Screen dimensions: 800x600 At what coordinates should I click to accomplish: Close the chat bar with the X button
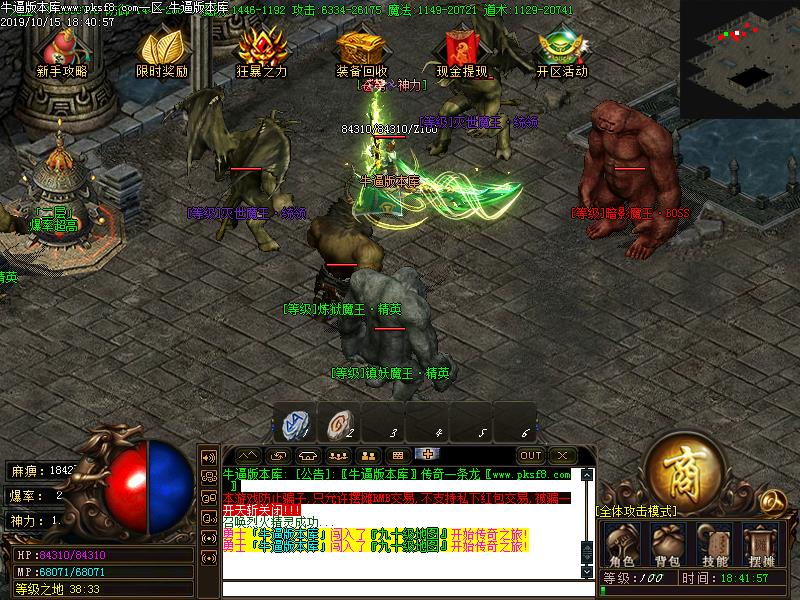(562, 455)
